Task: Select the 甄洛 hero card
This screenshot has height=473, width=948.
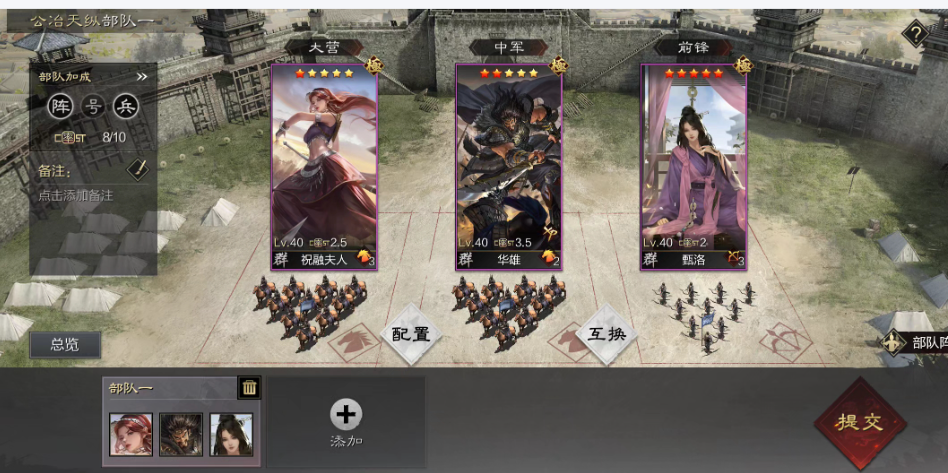Action: [x=693, y=167]
